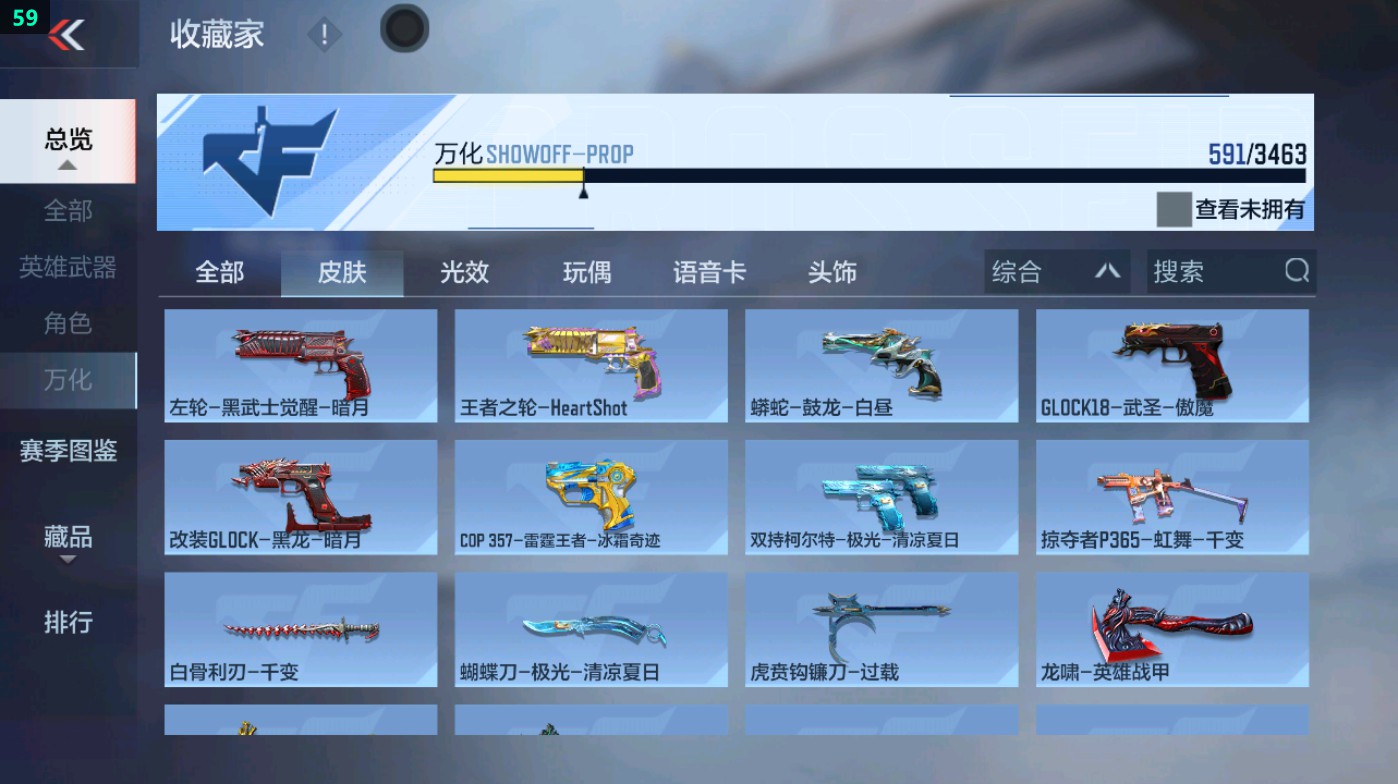Collapse the chevron next to 藏品

(x=65, y=561)
